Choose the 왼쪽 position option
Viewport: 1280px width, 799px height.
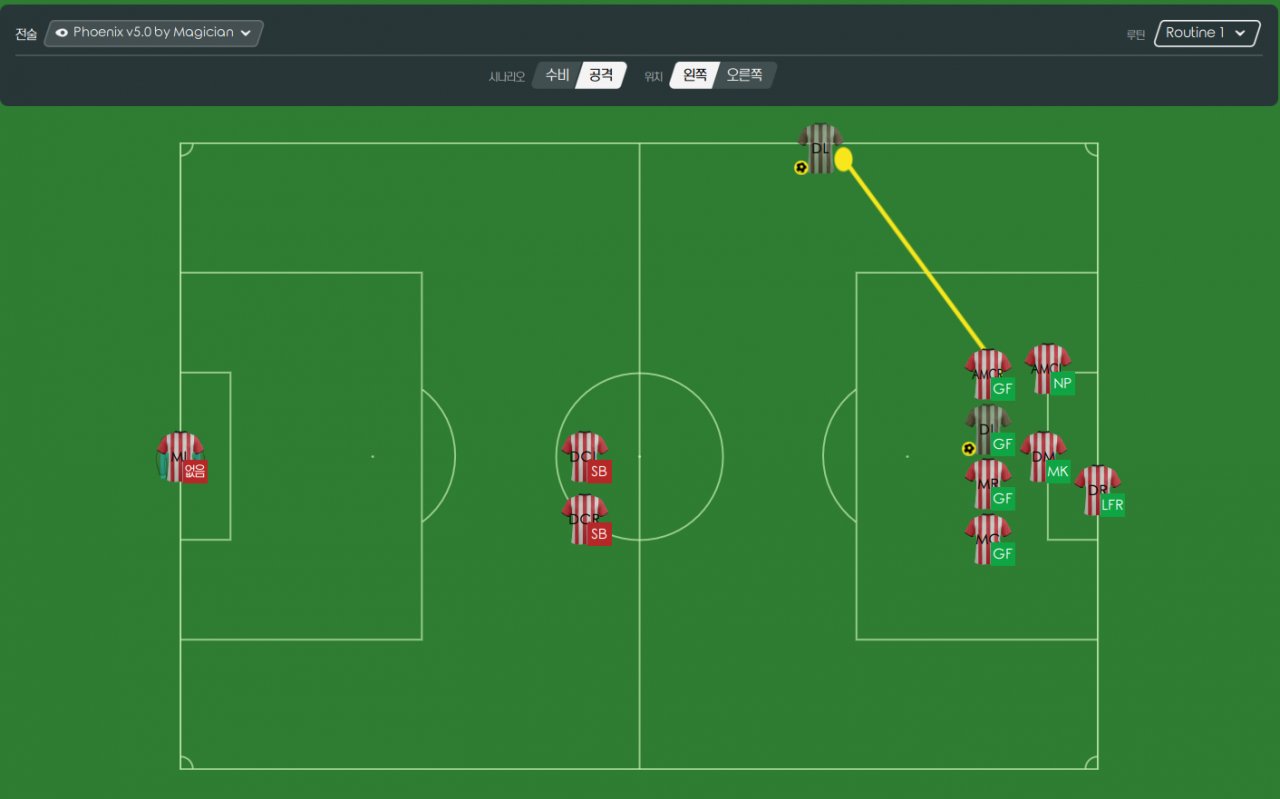[x=694, y=75]
